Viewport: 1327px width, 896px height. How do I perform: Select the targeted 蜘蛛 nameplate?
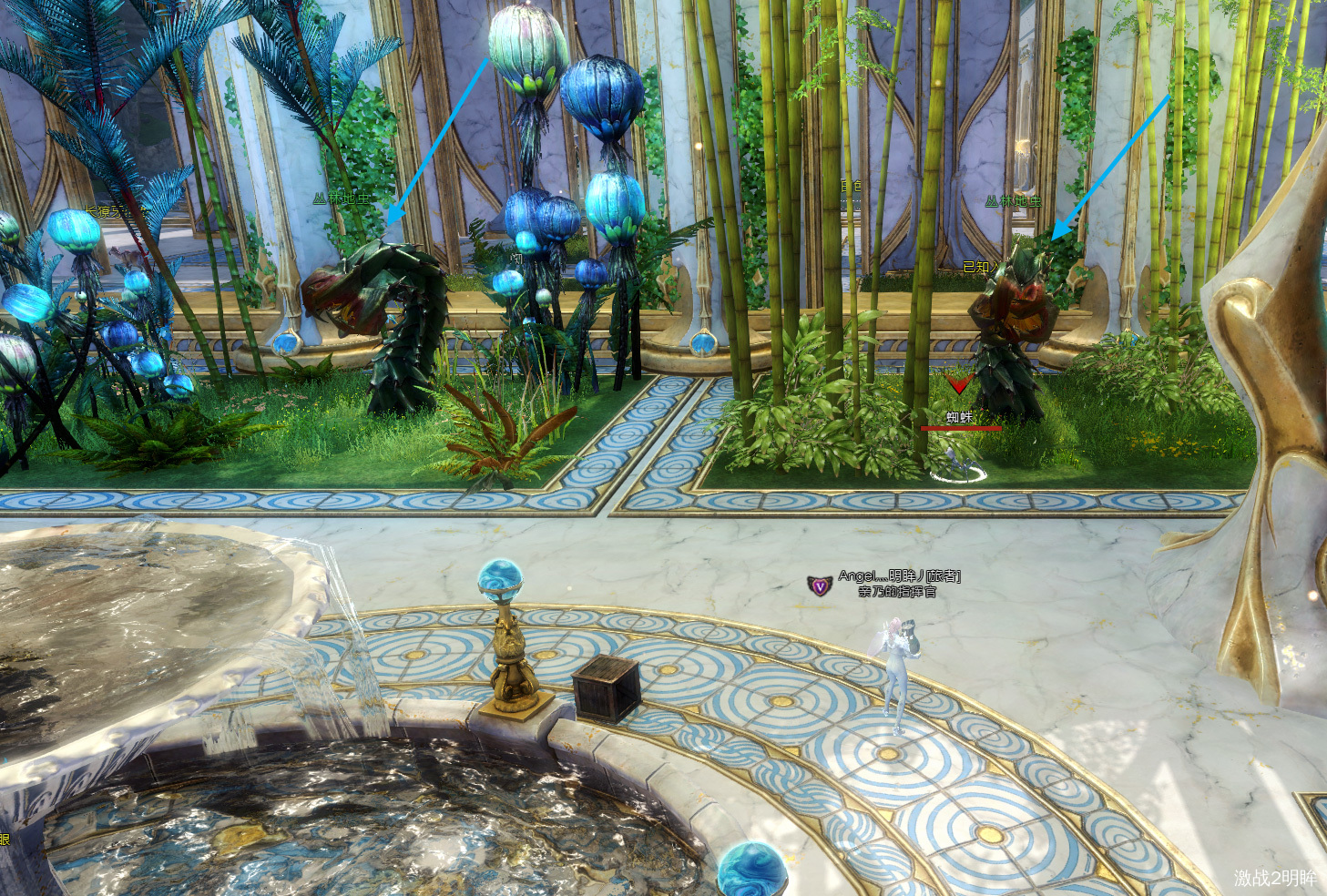click(x=959, y=418)
